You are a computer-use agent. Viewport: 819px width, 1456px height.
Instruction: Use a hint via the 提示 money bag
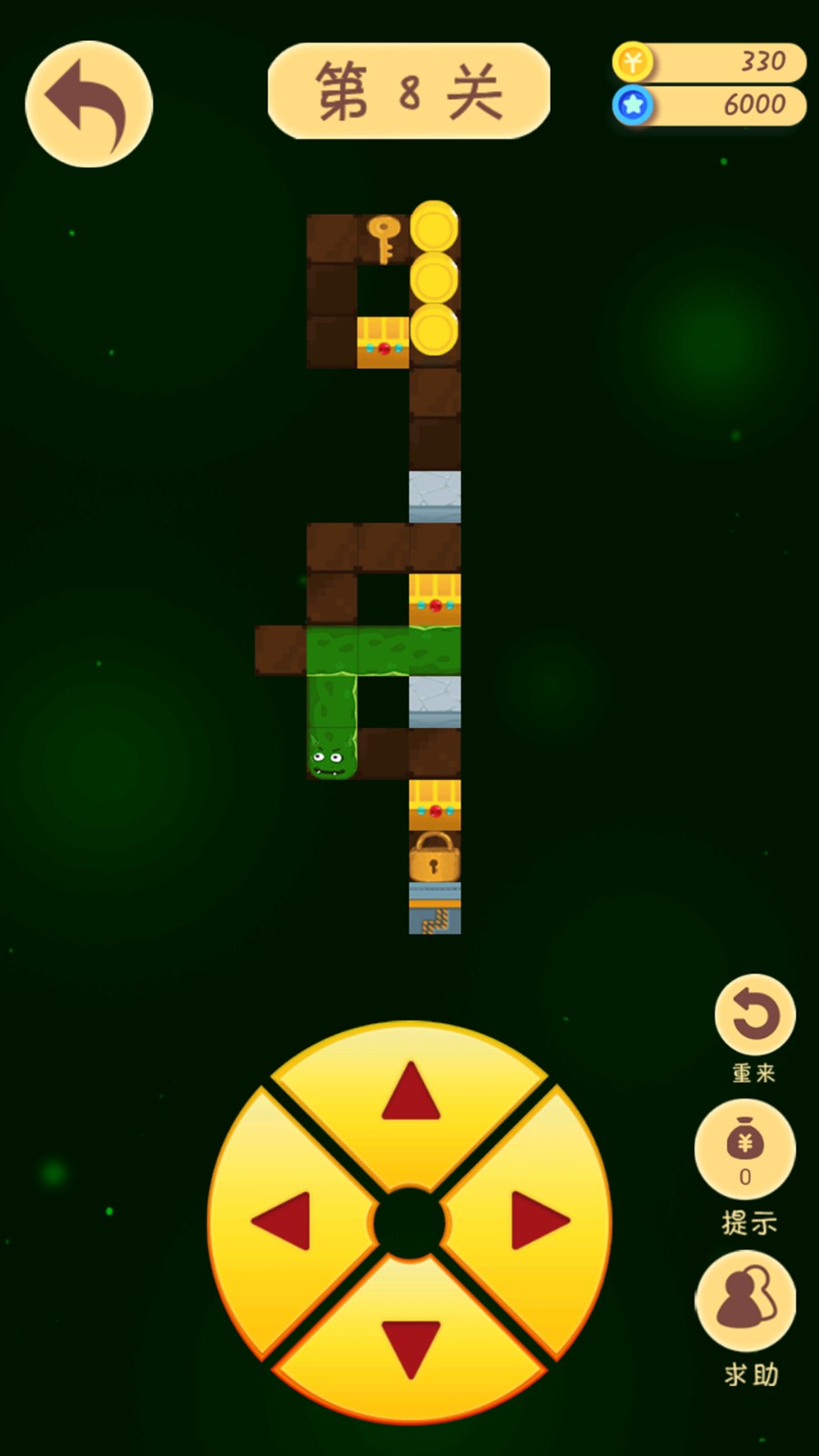(745, 1148)
